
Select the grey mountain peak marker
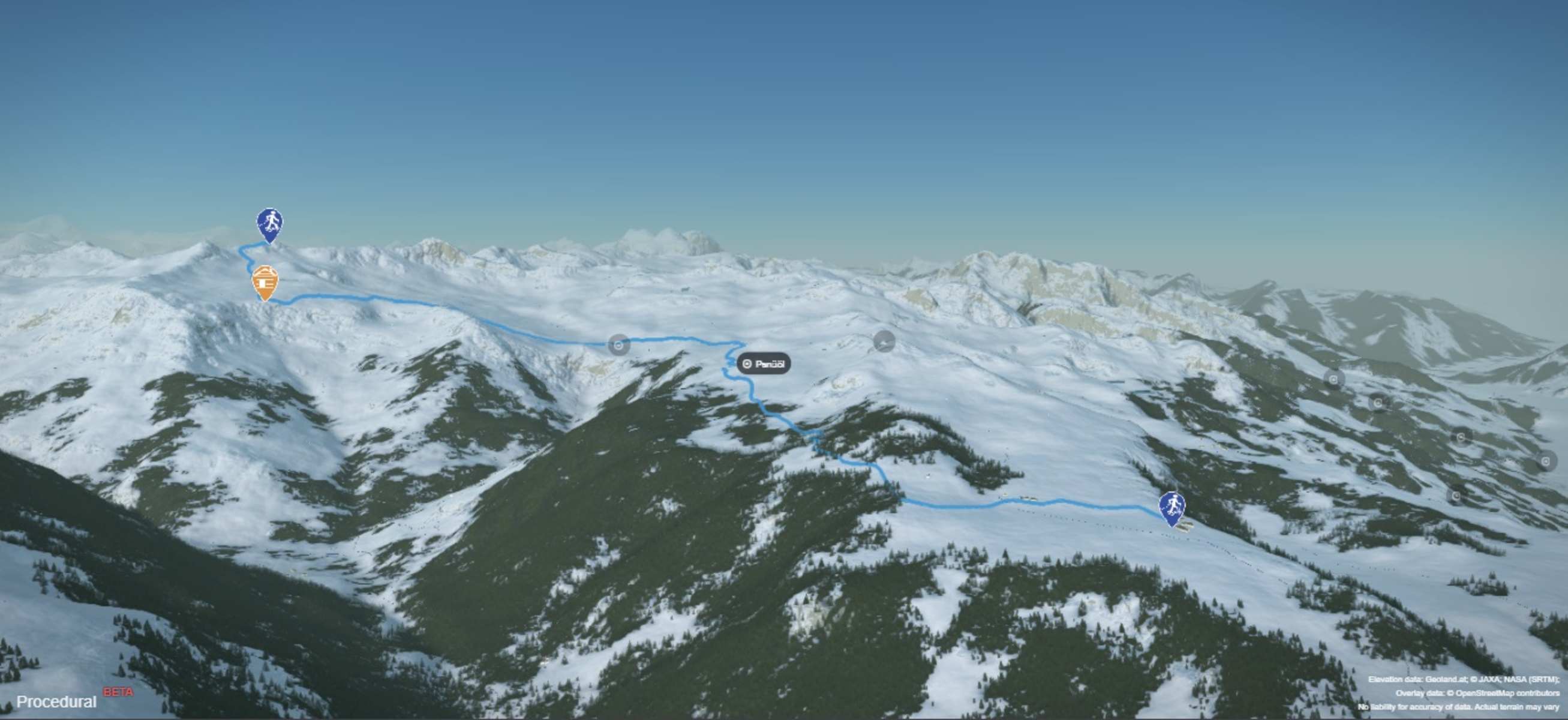[884, 341]
